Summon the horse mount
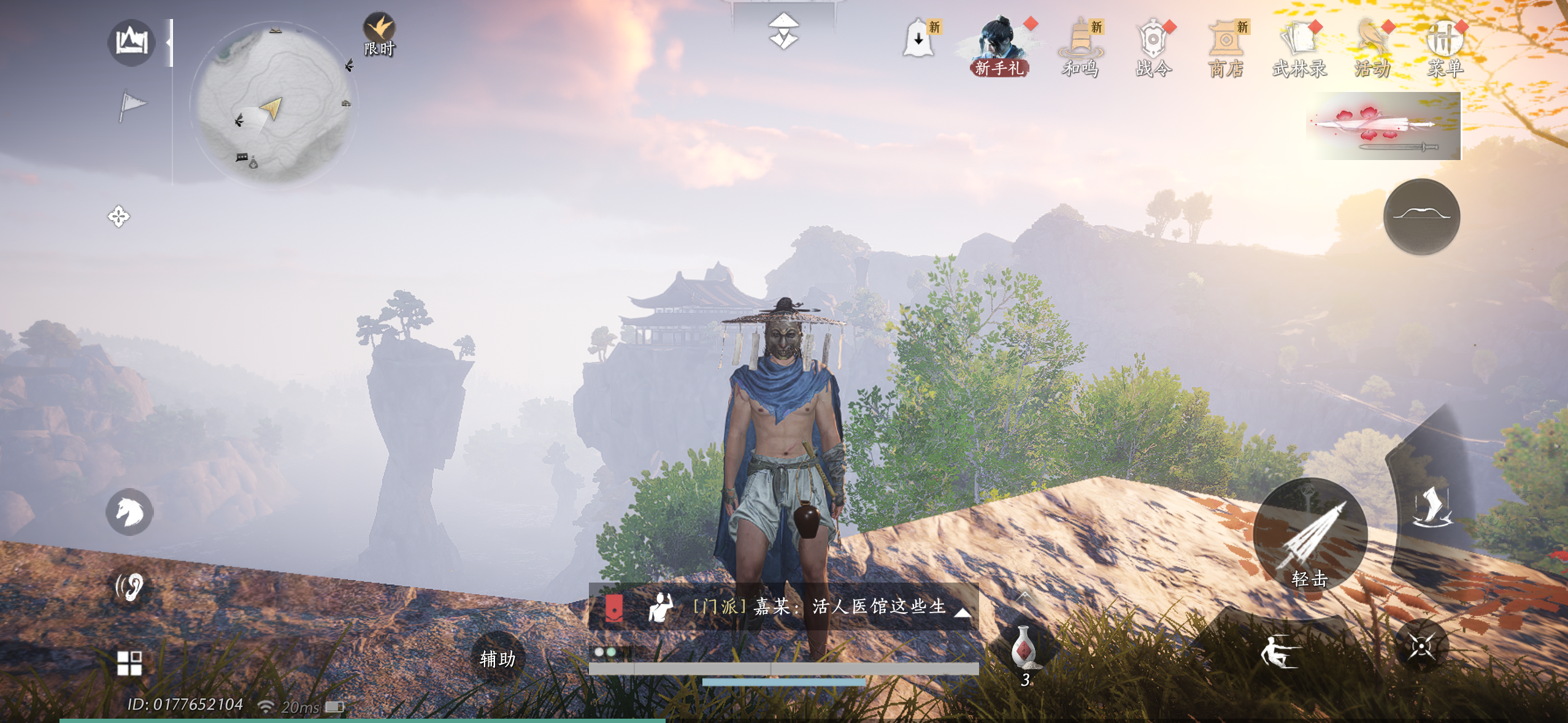This screenshot has height=723, width=1568. pyautogui.click(x=129, y=511)
